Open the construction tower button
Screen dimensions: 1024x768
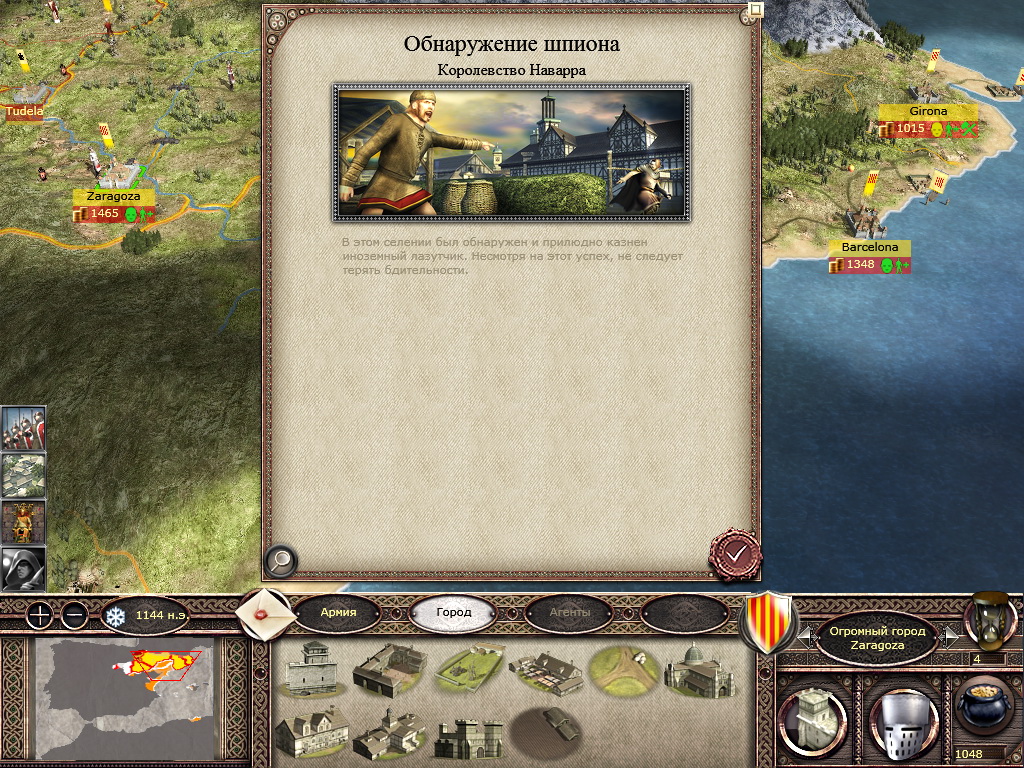click(811, 720)
